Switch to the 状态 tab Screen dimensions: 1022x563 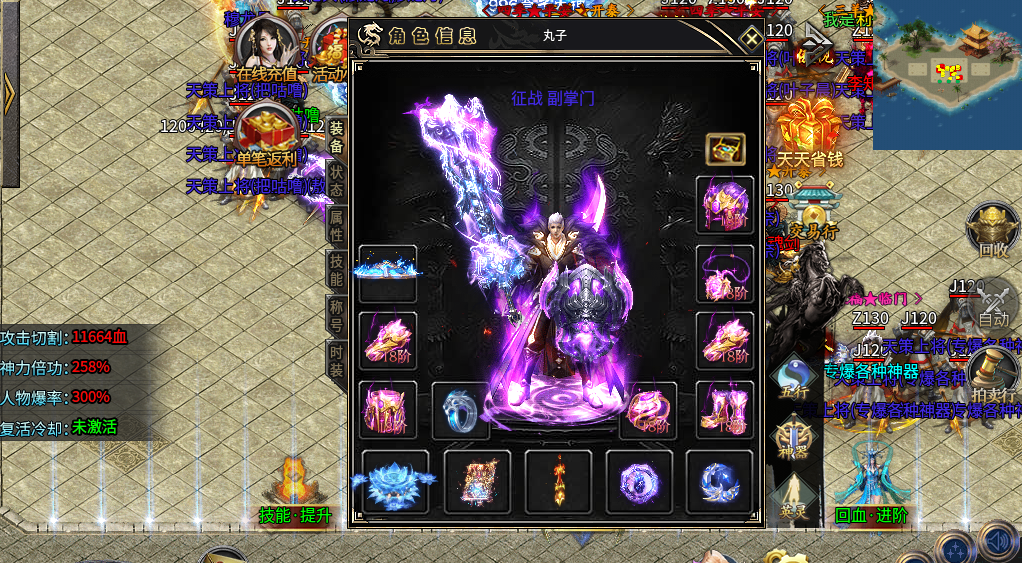click(x=336, y=179)
